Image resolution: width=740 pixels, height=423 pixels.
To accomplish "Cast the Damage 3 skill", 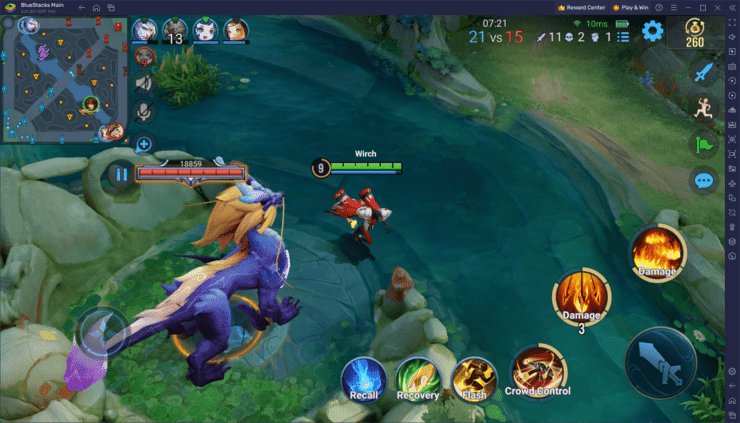I will point(580,297).
